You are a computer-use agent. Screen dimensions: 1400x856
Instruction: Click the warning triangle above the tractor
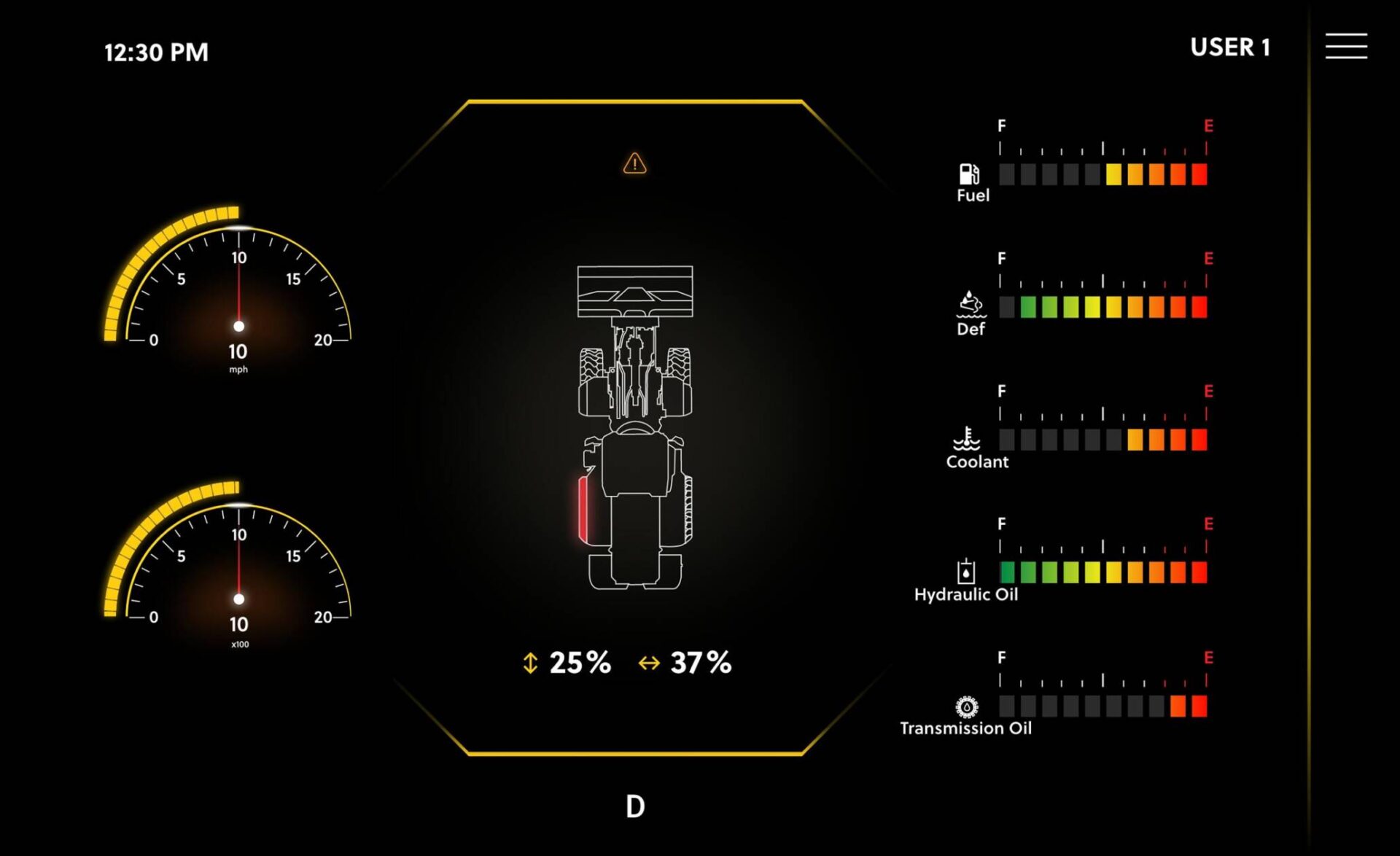coord(634,164)
